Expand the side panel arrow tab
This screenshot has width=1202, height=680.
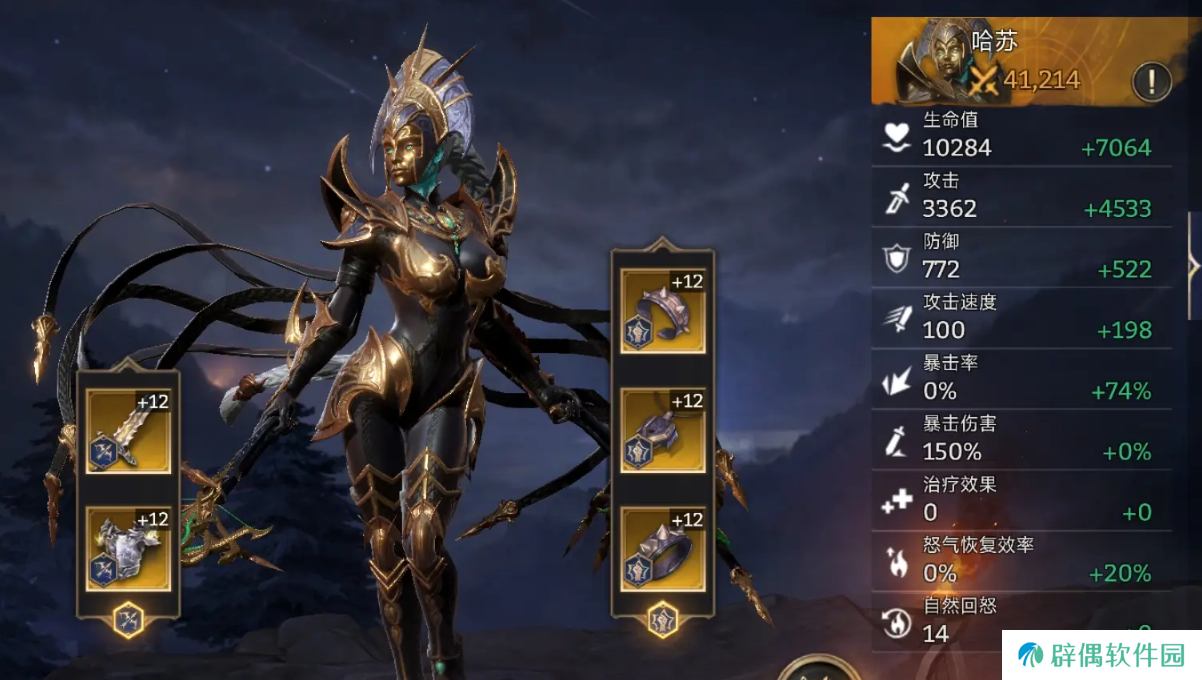(1193, 266)
